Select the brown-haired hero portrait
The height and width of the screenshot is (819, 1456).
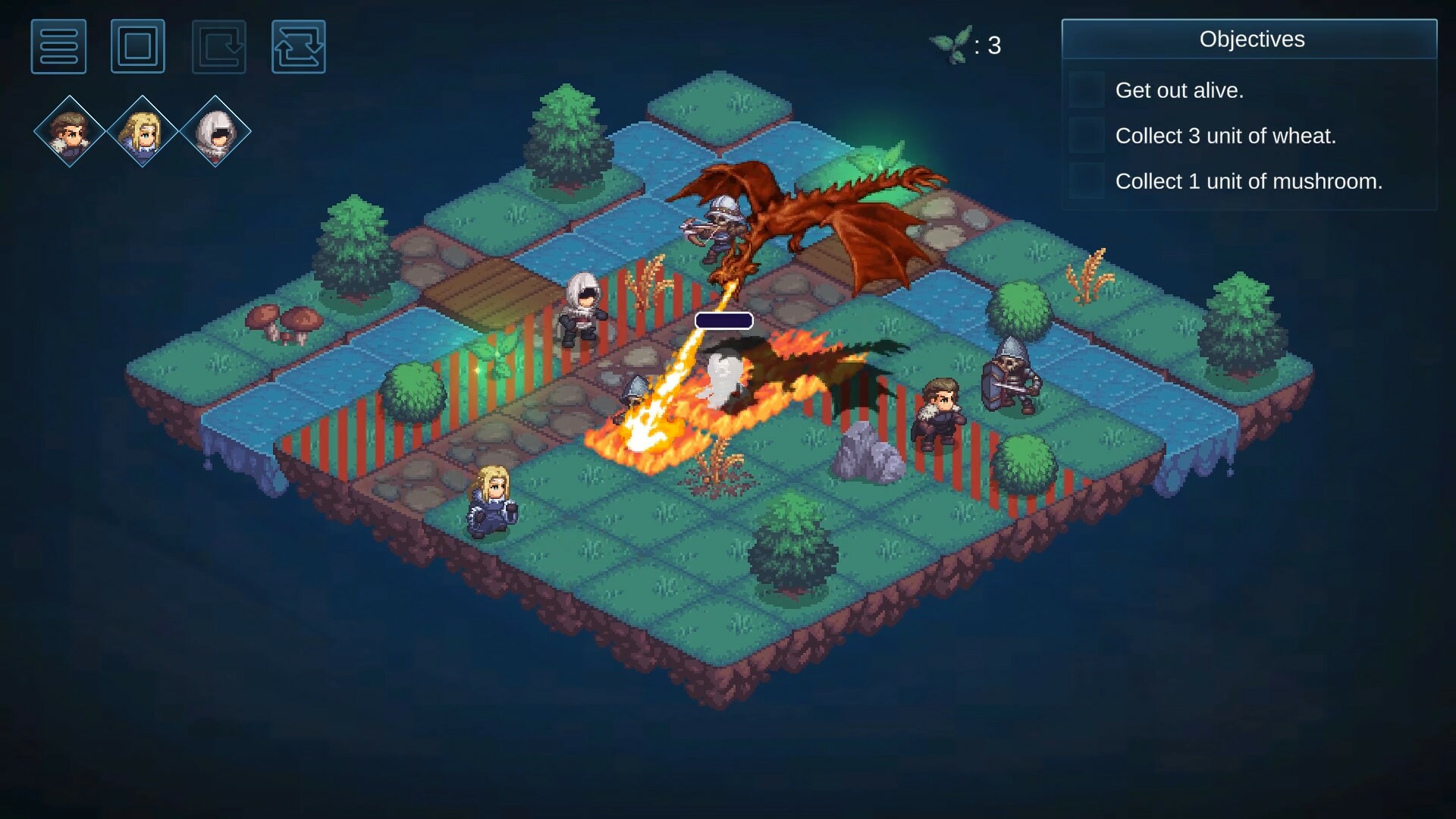[68, 130]
